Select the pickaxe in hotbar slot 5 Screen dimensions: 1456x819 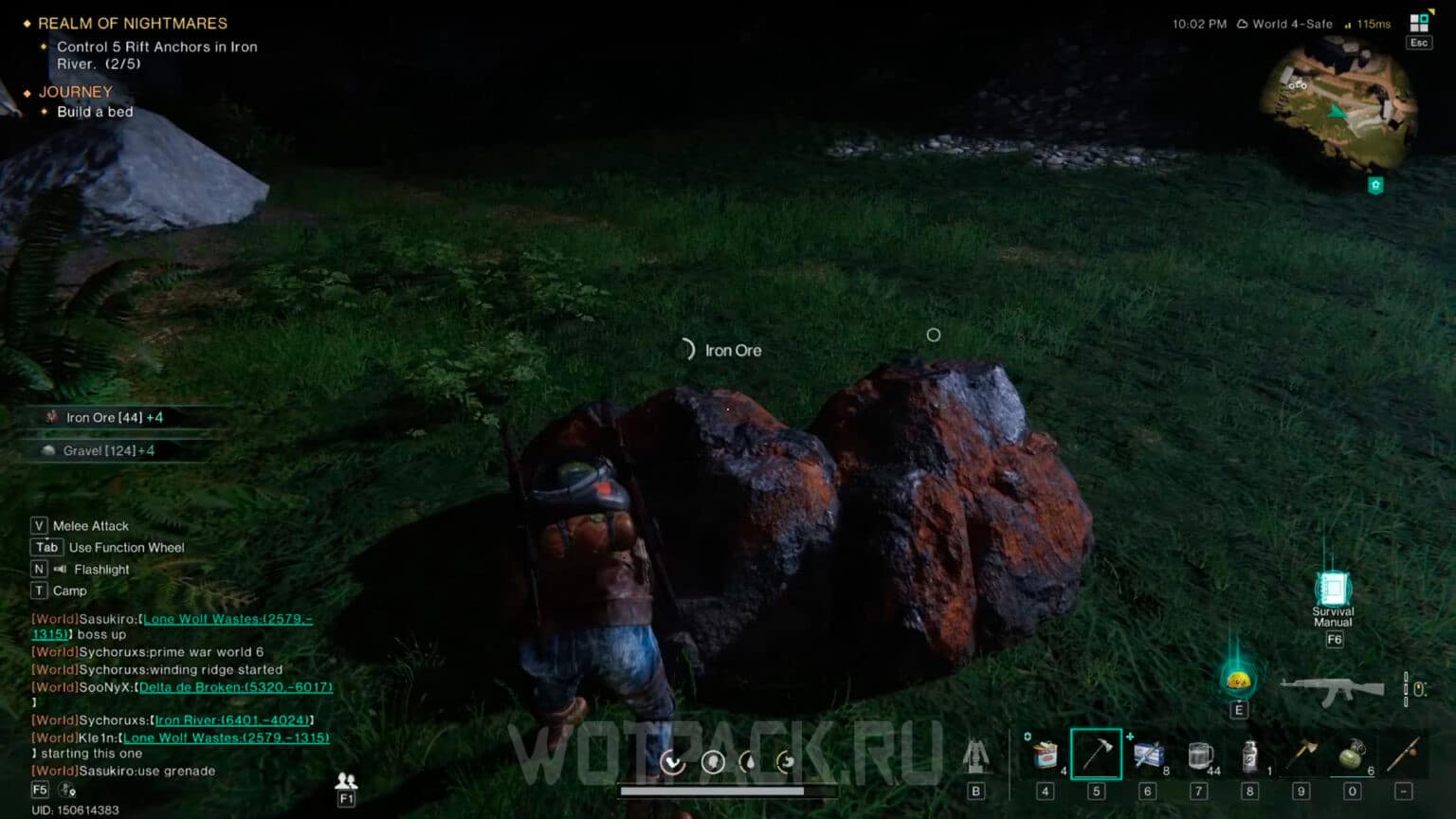pyautogui.click(x=1097, y=755)
